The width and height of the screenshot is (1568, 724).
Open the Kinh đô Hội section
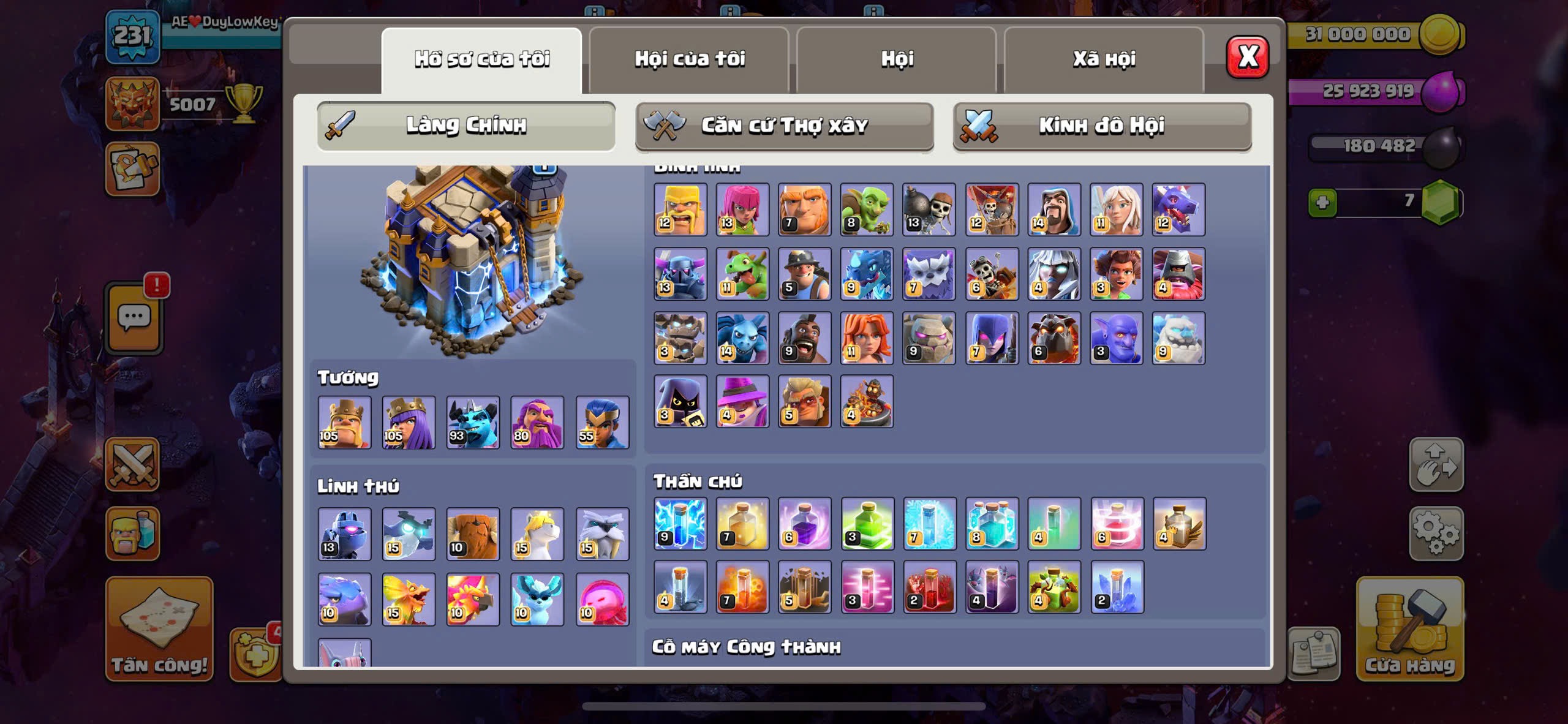tap(1101, 126)
